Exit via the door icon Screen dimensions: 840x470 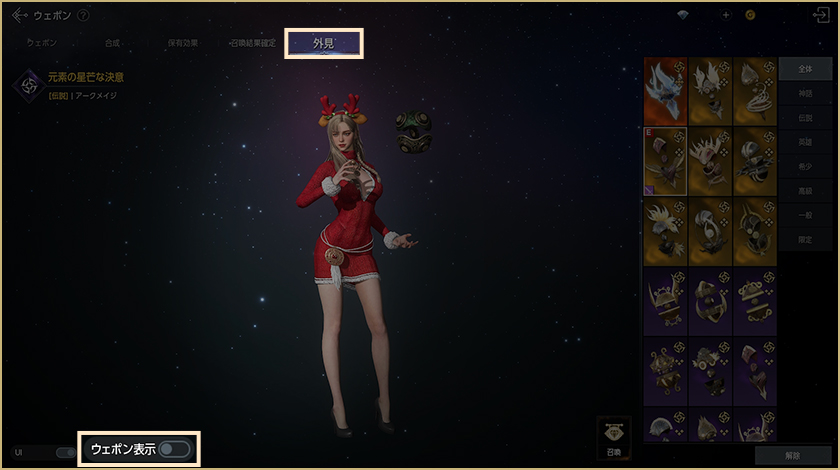(822, 15)
